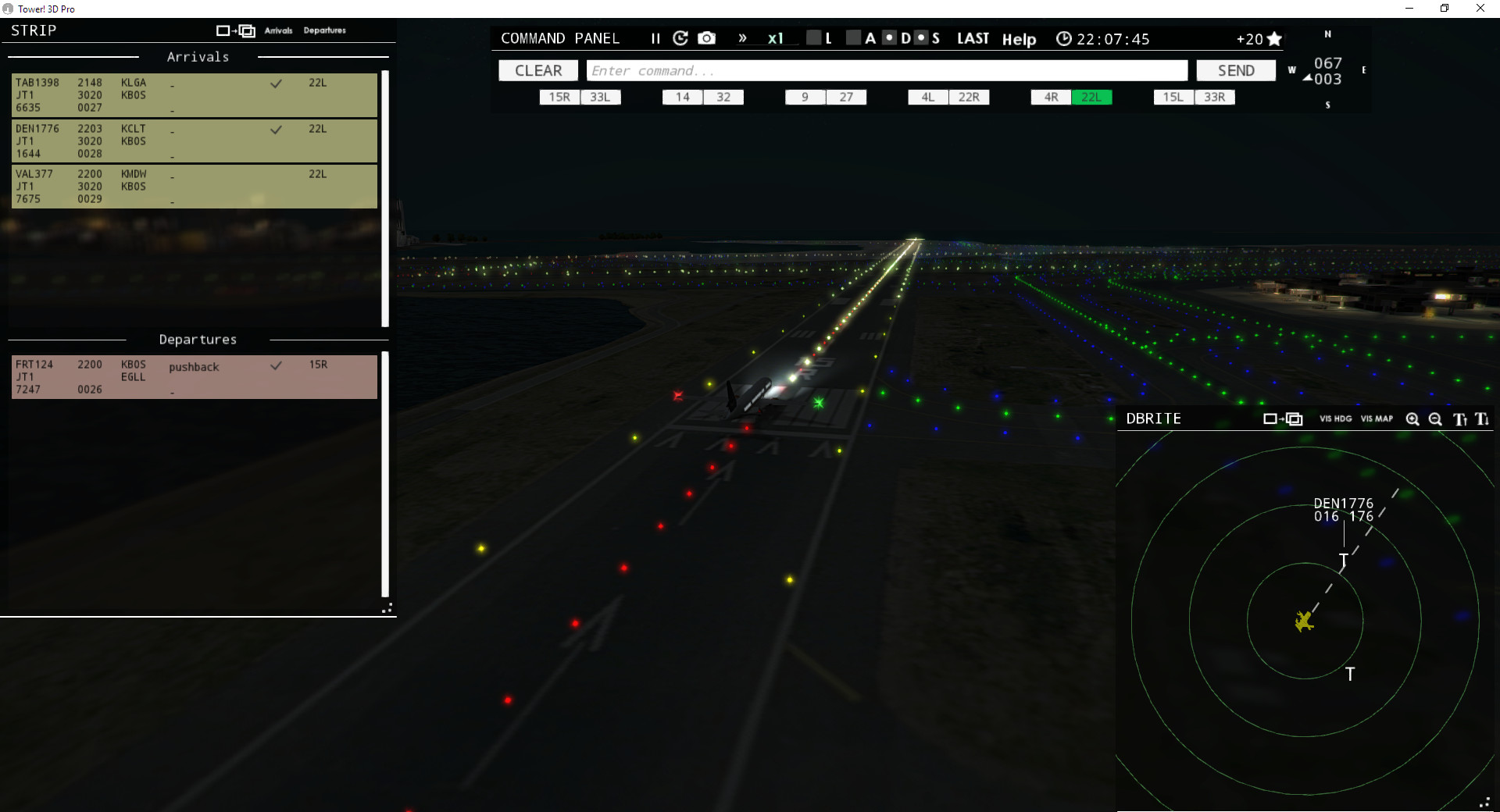The height and width of the screenshot is (812, 1500).
Task: Pause the simulation
Action: pos(655,37)
